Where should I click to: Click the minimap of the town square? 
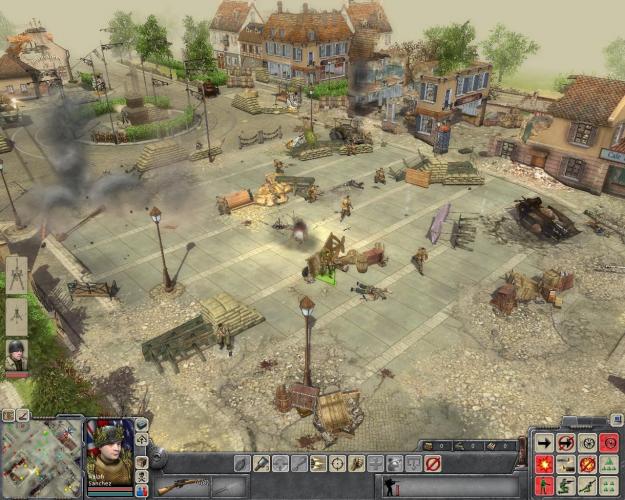[40, 457]
